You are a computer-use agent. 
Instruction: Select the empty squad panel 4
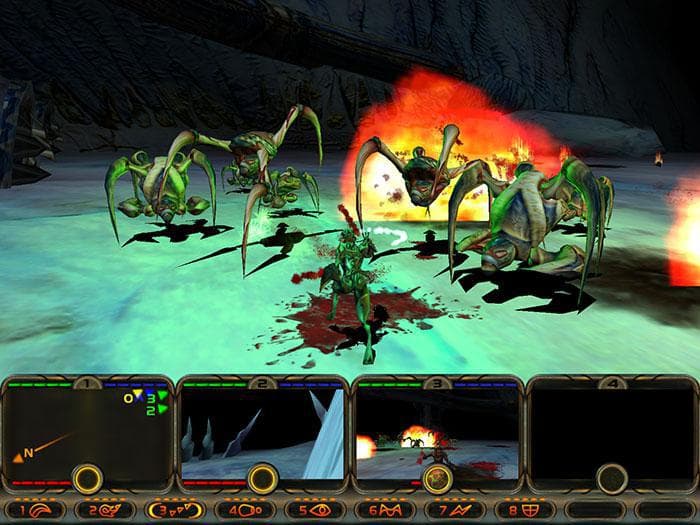click(612, 425)
